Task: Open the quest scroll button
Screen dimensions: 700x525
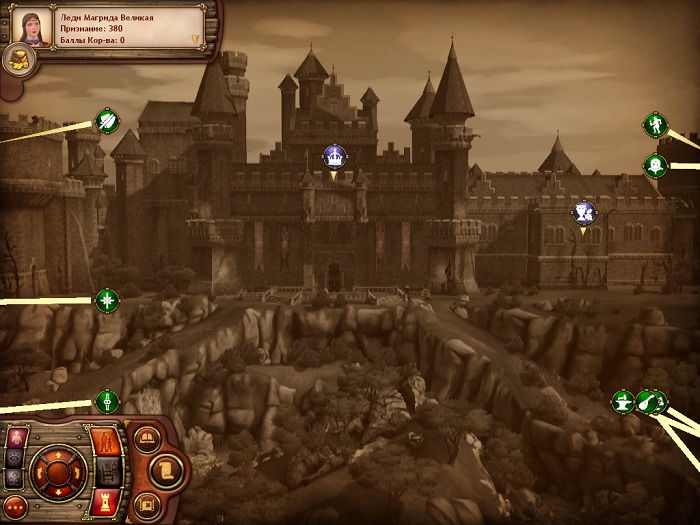Action: pyautogui.click(x=167, y=469)
